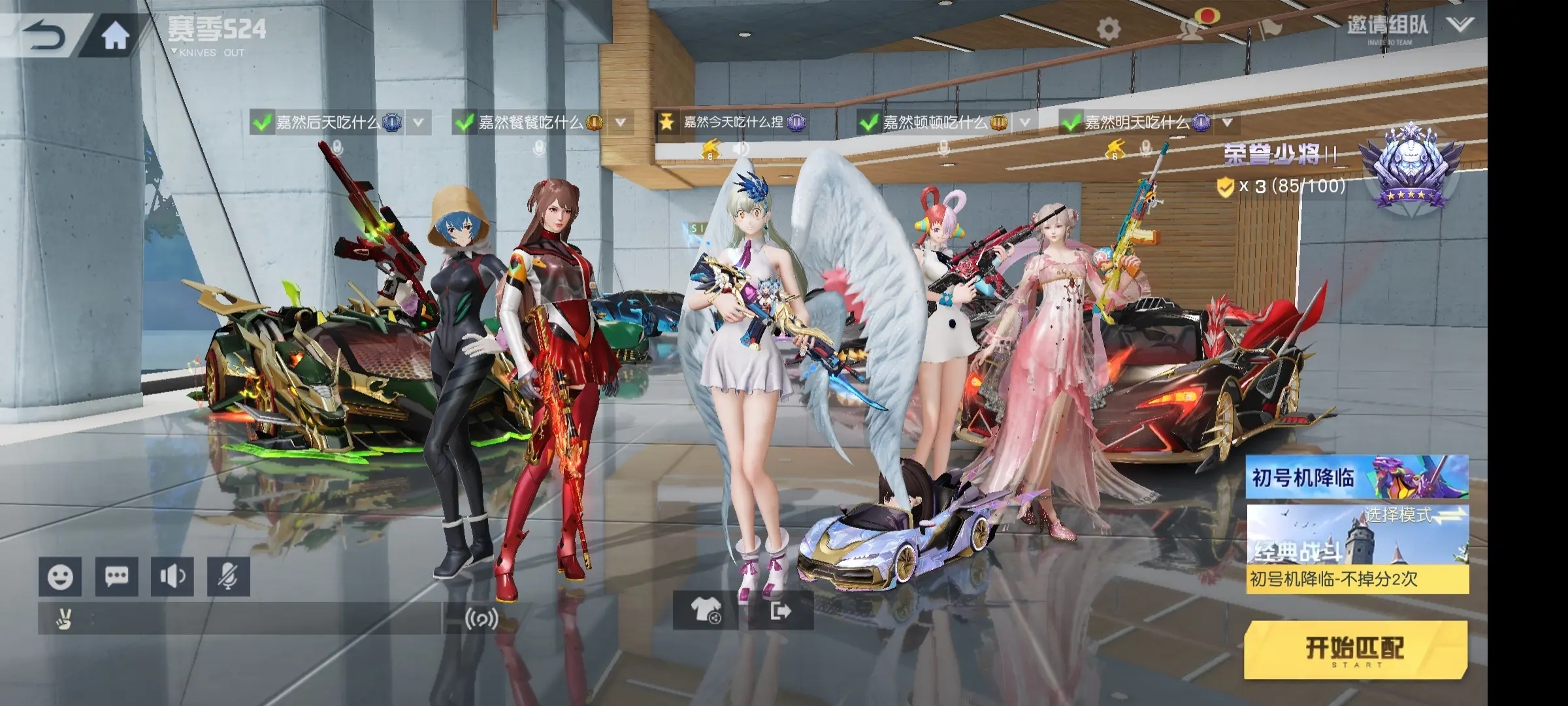Image resolution: width=1568 pixels, height=706 pixels.
Task: Open the outfit share shirt icon
Action: [x=706, y=611]
